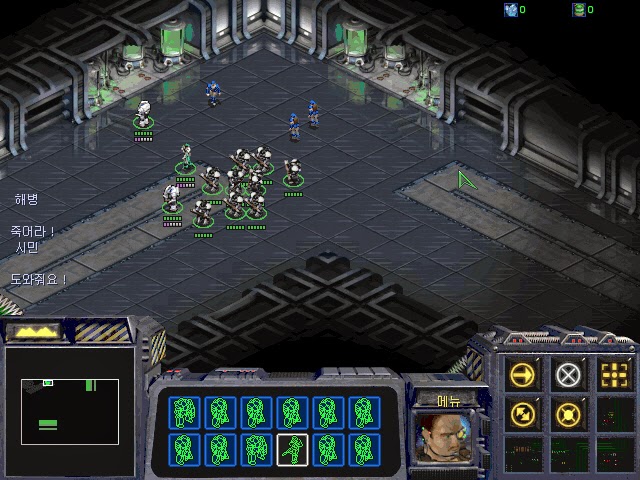Screen dimensions: 640x480
Task: Activate the Hold Position command
Action: (x=568, y=412)
